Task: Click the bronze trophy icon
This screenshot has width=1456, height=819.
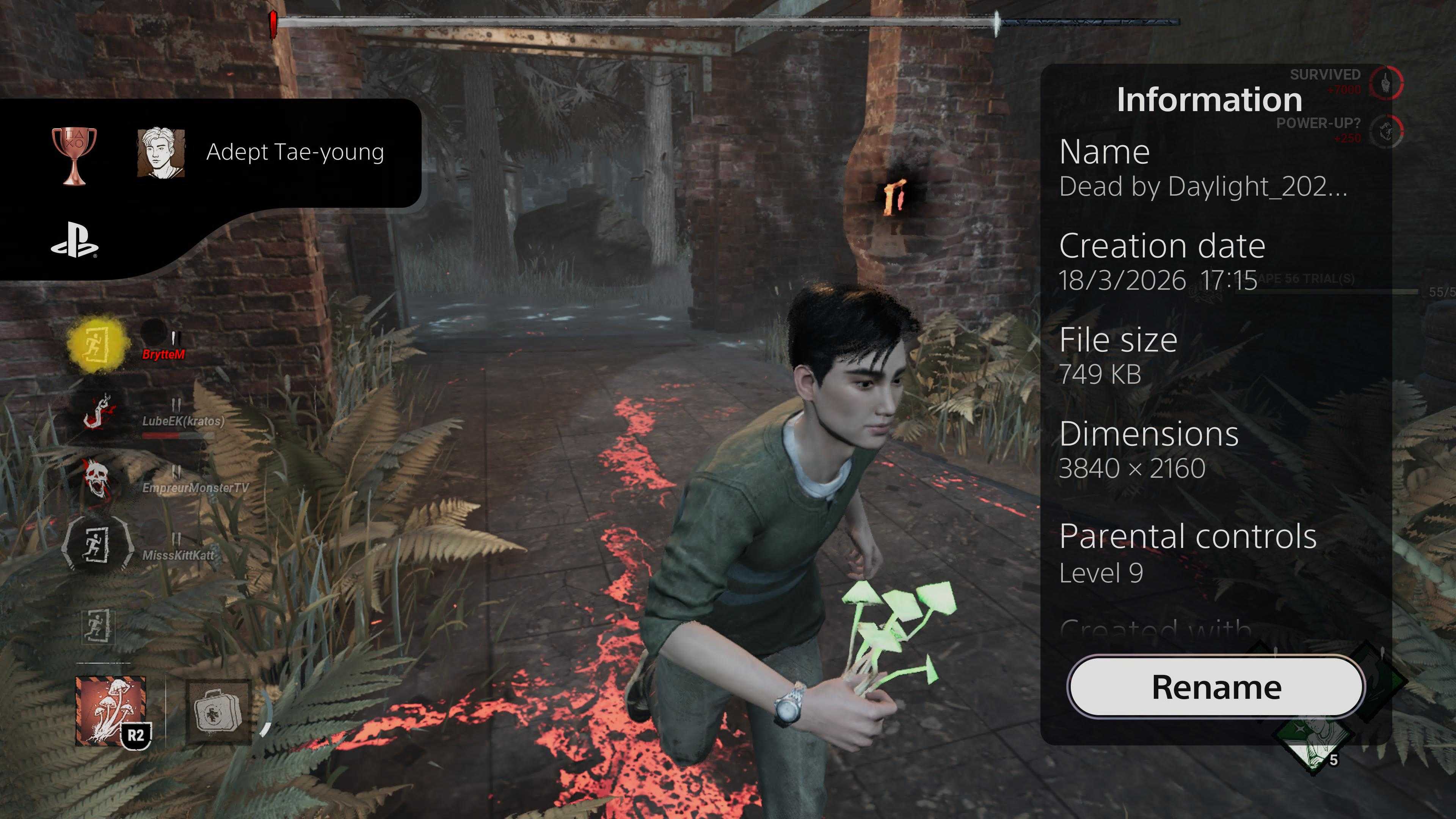Action: pyautogui.click(x=74, y=154)
